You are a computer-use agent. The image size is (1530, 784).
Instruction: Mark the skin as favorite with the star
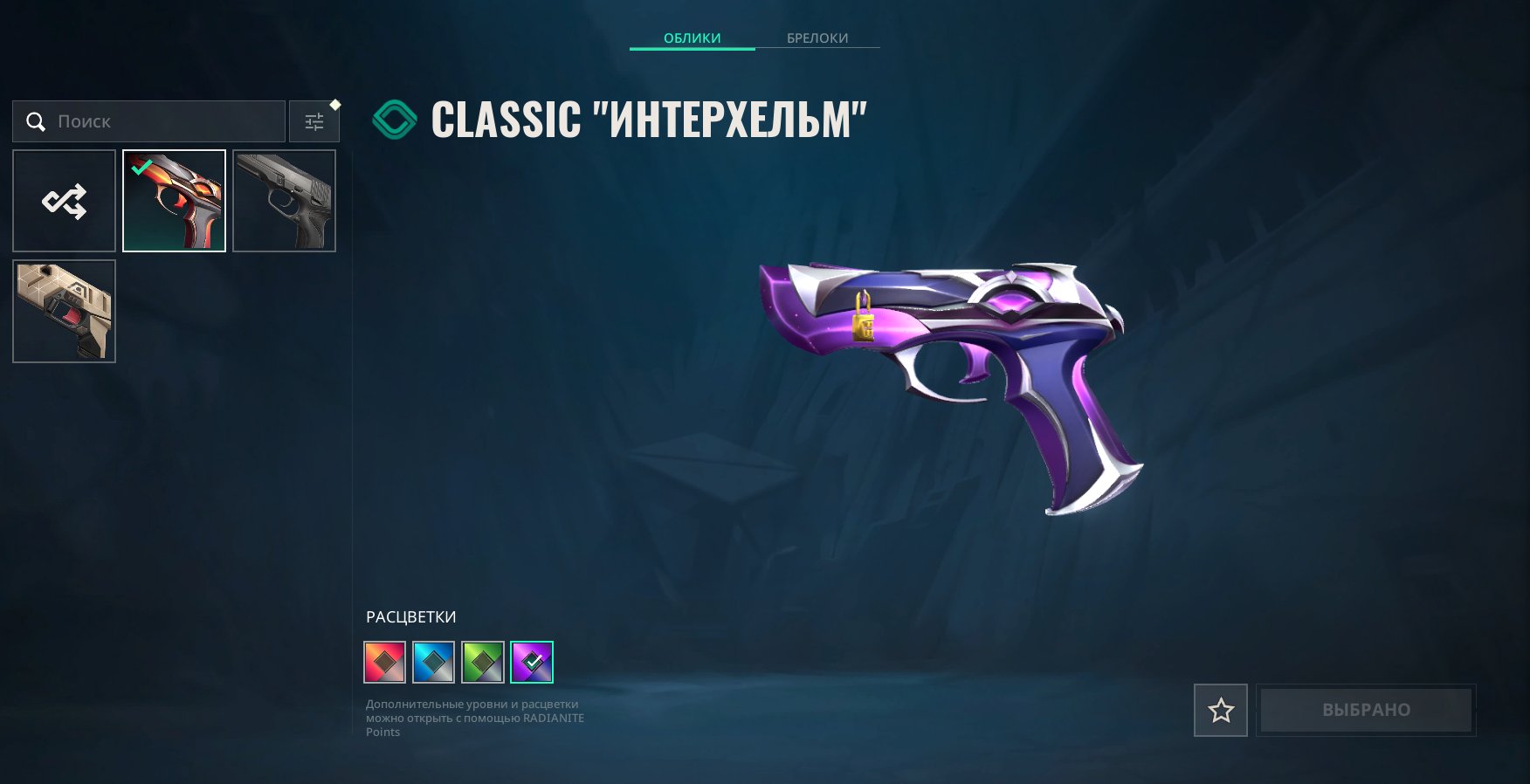[x=1220, y=710]
